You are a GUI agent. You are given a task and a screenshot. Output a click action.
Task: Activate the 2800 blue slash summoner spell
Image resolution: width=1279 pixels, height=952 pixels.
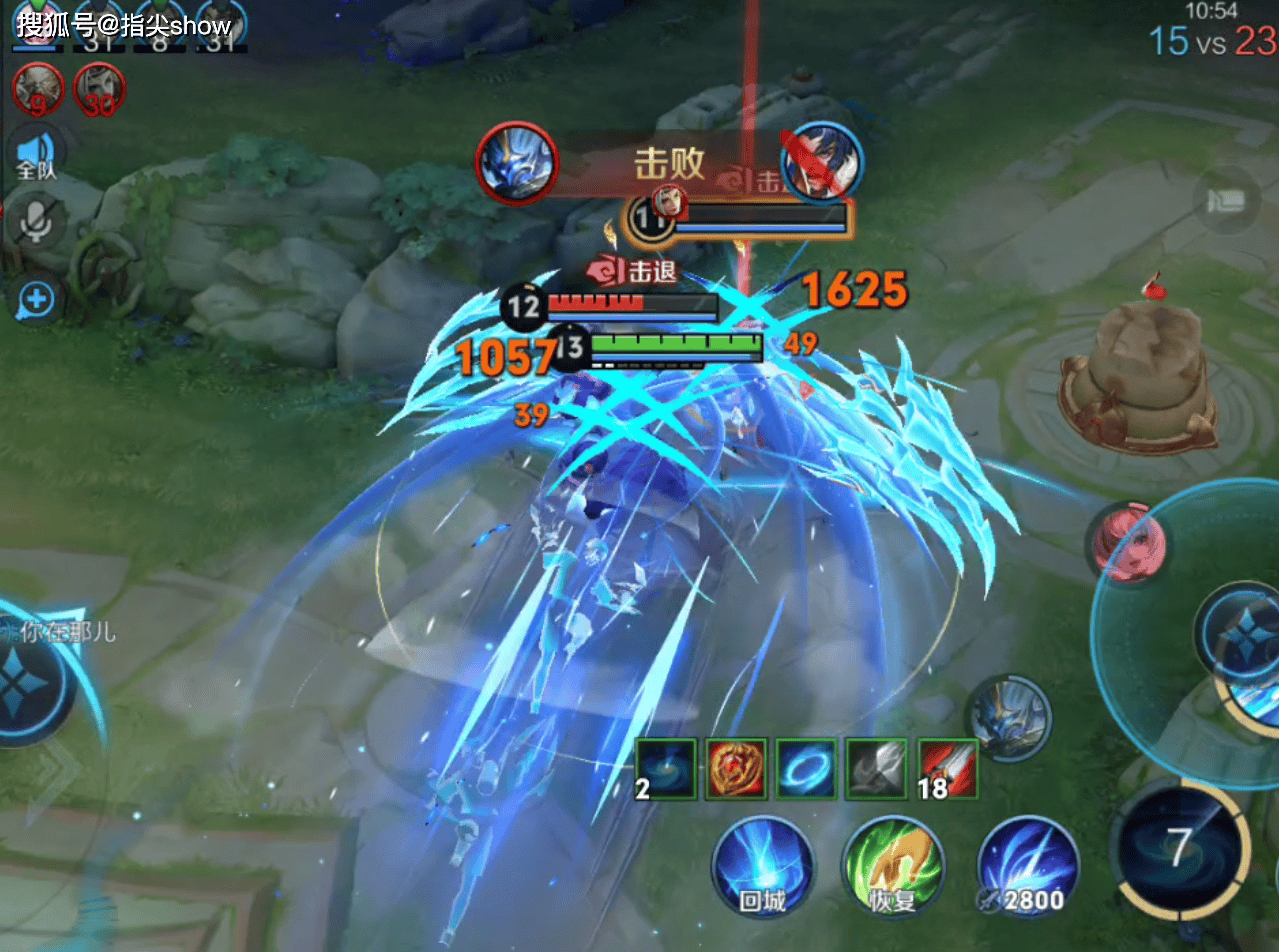click(x=1027, y=866)
